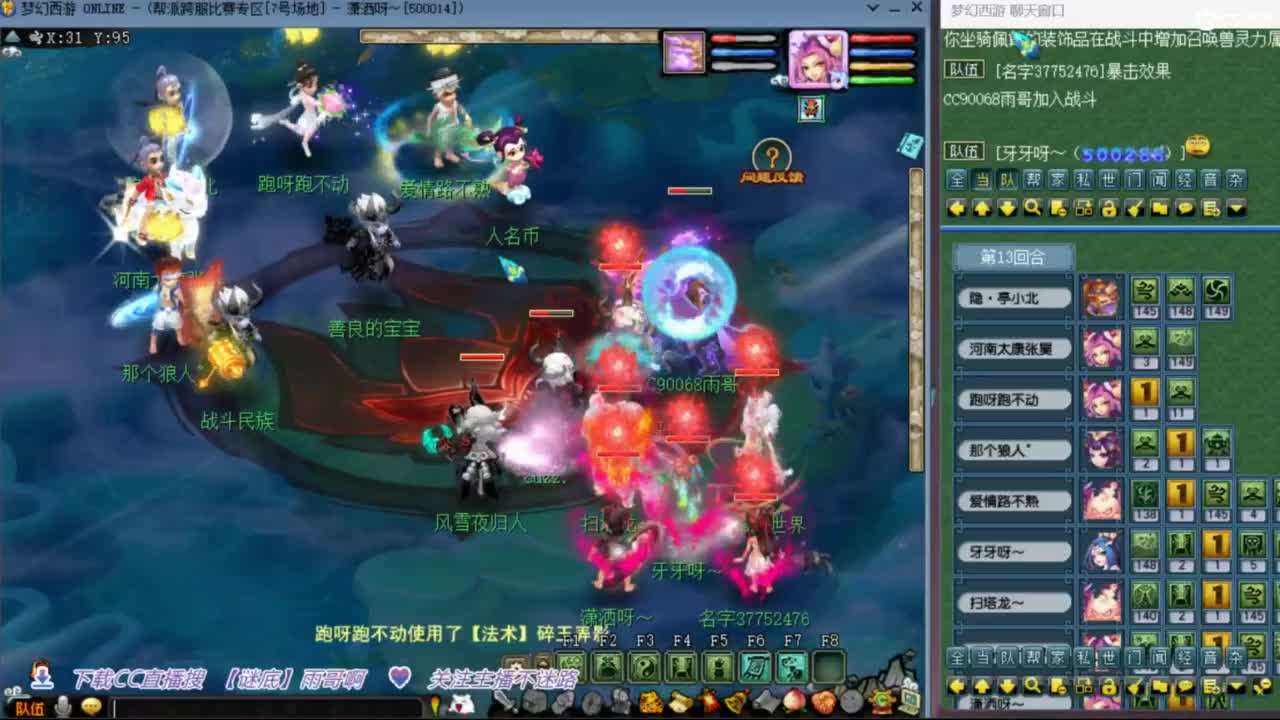Open the dropdown arrow on the upper chat toolbar
The width and height of the screenshot is (1280, 720).
(1235, 207)
